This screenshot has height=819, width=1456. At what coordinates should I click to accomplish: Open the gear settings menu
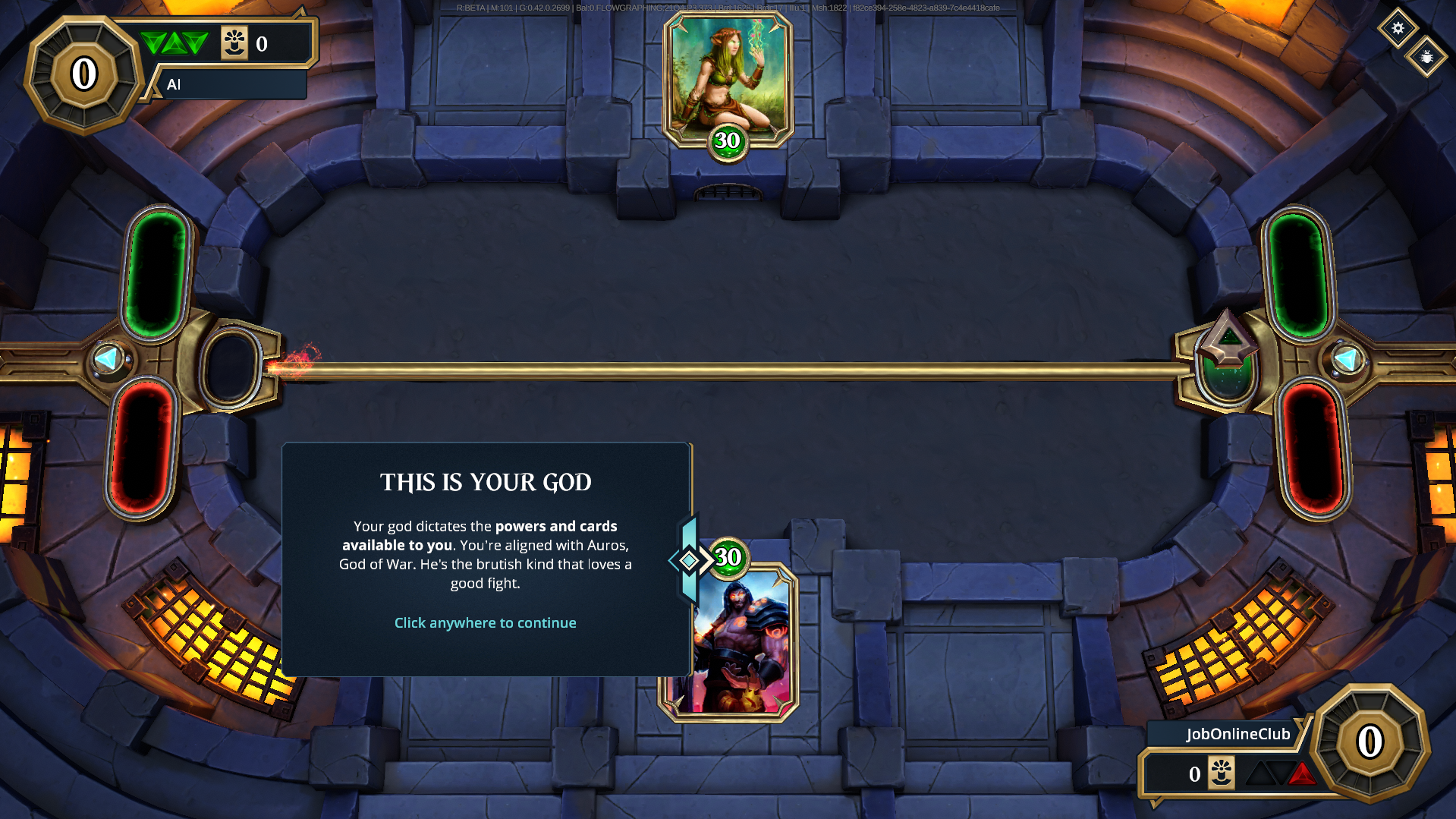coord(1398,28)
